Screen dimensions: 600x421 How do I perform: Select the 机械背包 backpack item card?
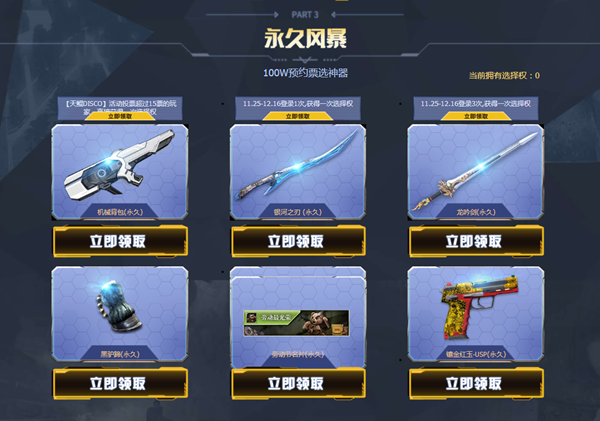click(x=118, y=170)
